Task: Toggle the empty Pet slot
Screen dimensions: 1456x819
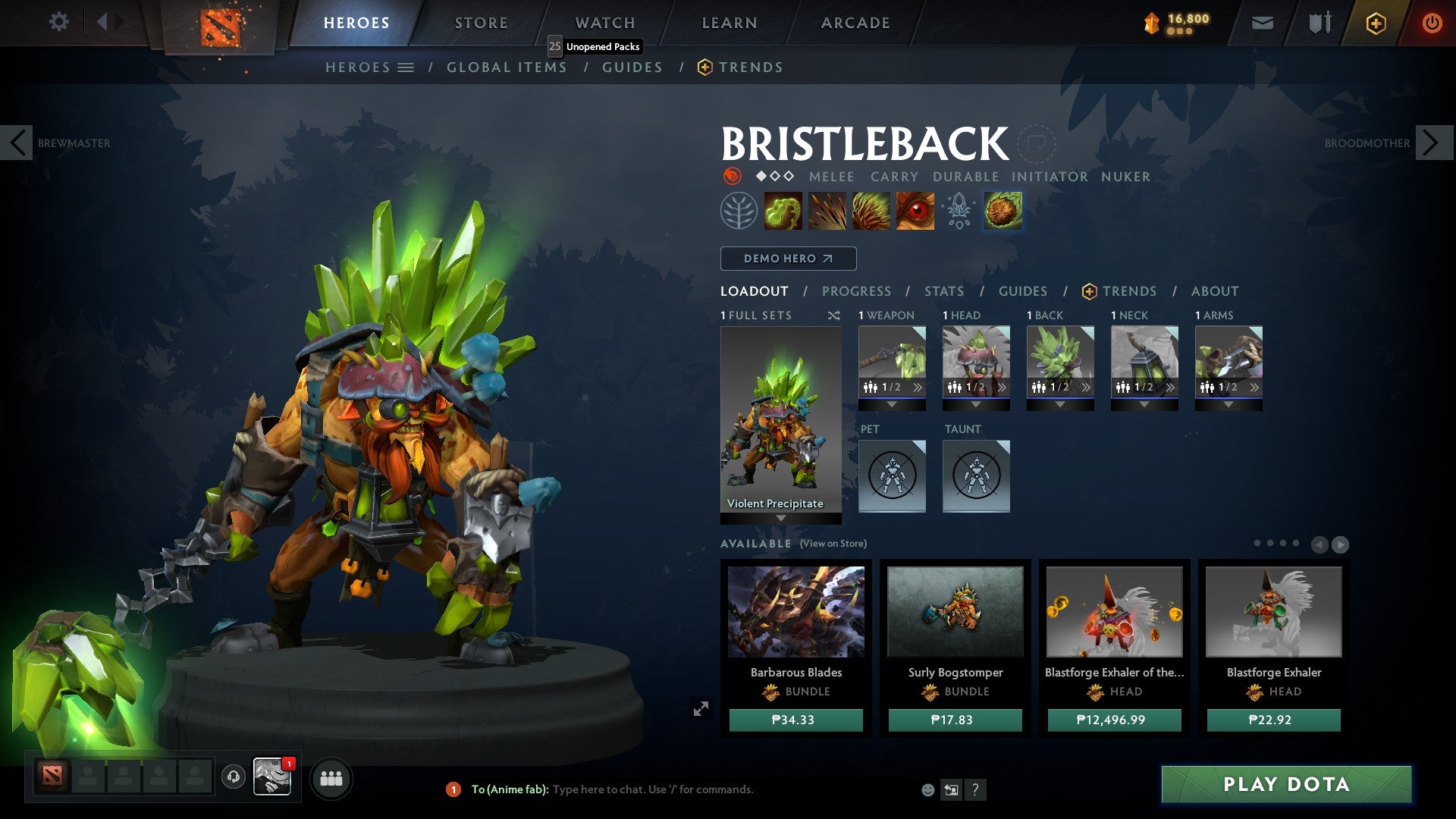Action: (x=892, y=475)
